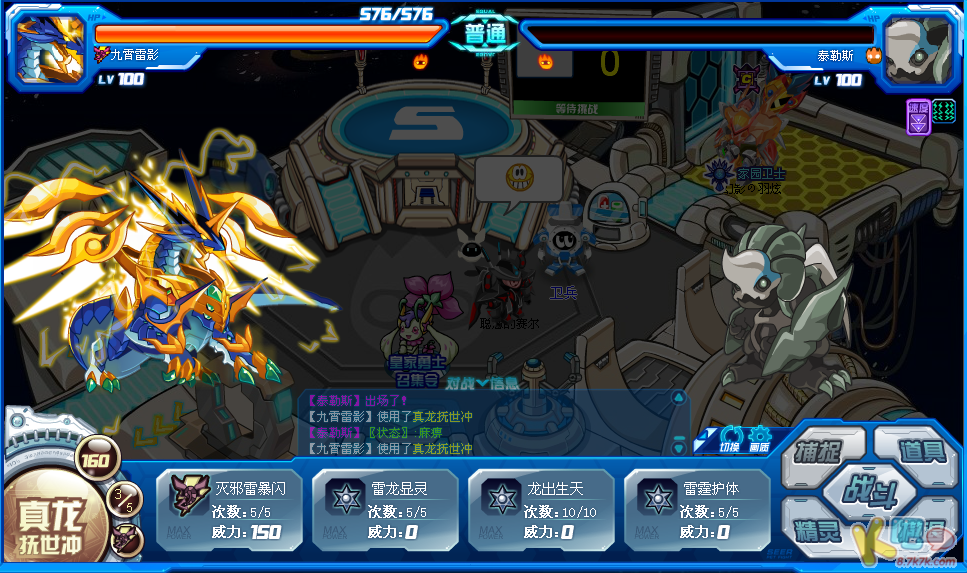The width and height of the screenshot is (967, 573).
Task: Choose the 龙出生天 skill
Action: tap(541, 510)
